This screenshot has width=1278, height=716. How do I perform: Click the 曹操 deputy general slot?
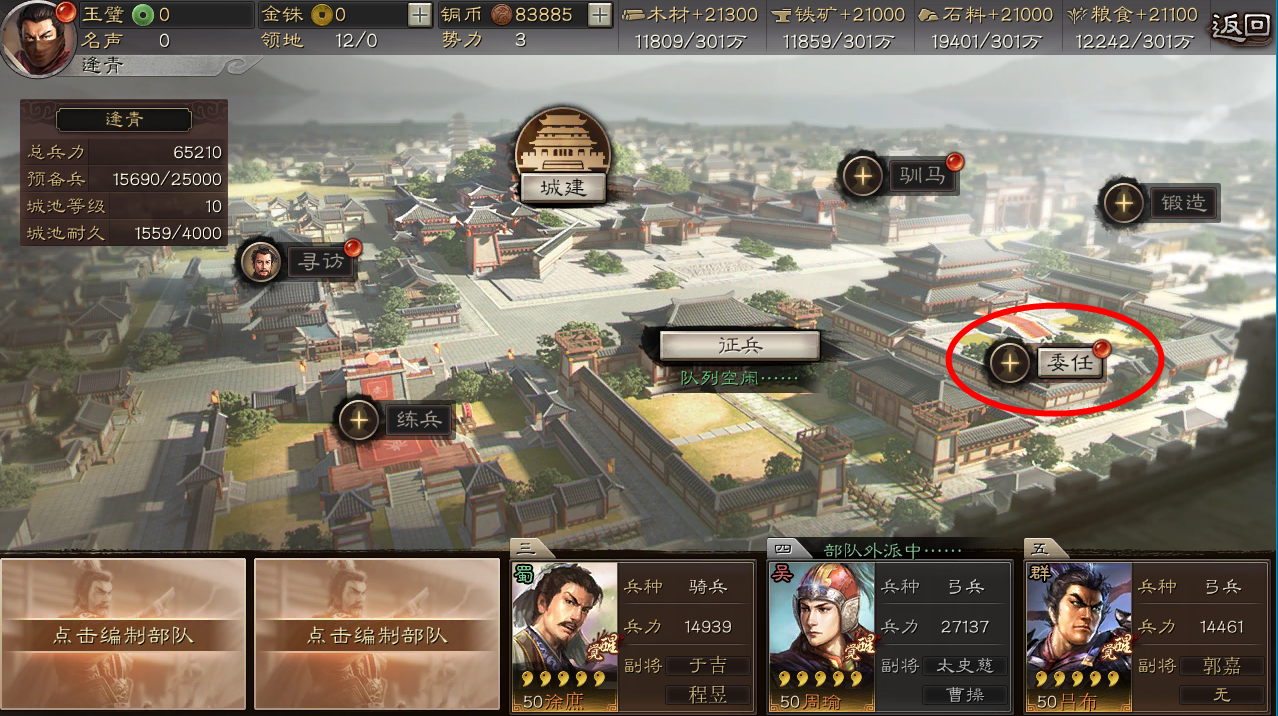(965, 694)
